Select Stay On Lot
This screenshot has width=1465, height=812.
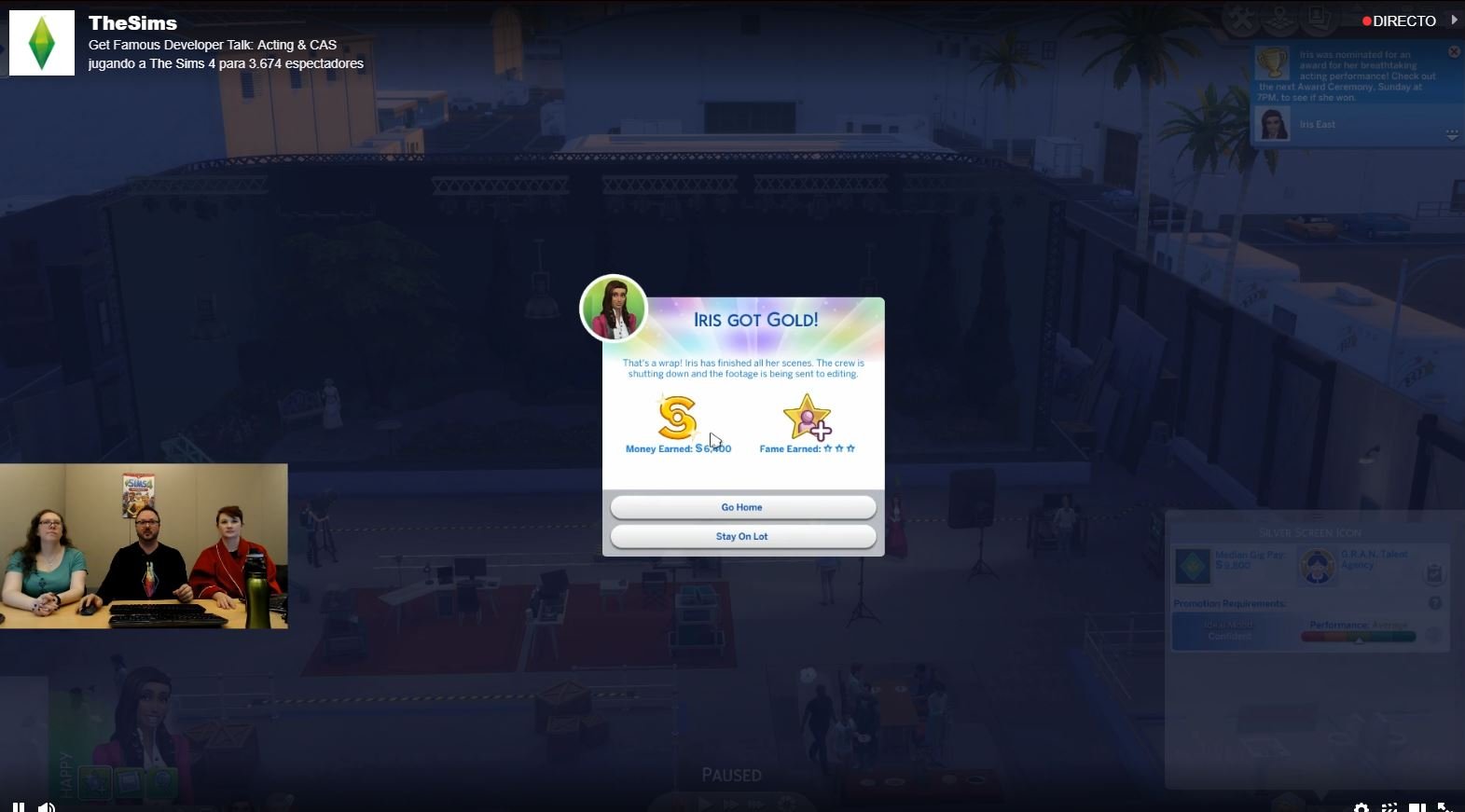pyautogui.click(x=742, y=536)
